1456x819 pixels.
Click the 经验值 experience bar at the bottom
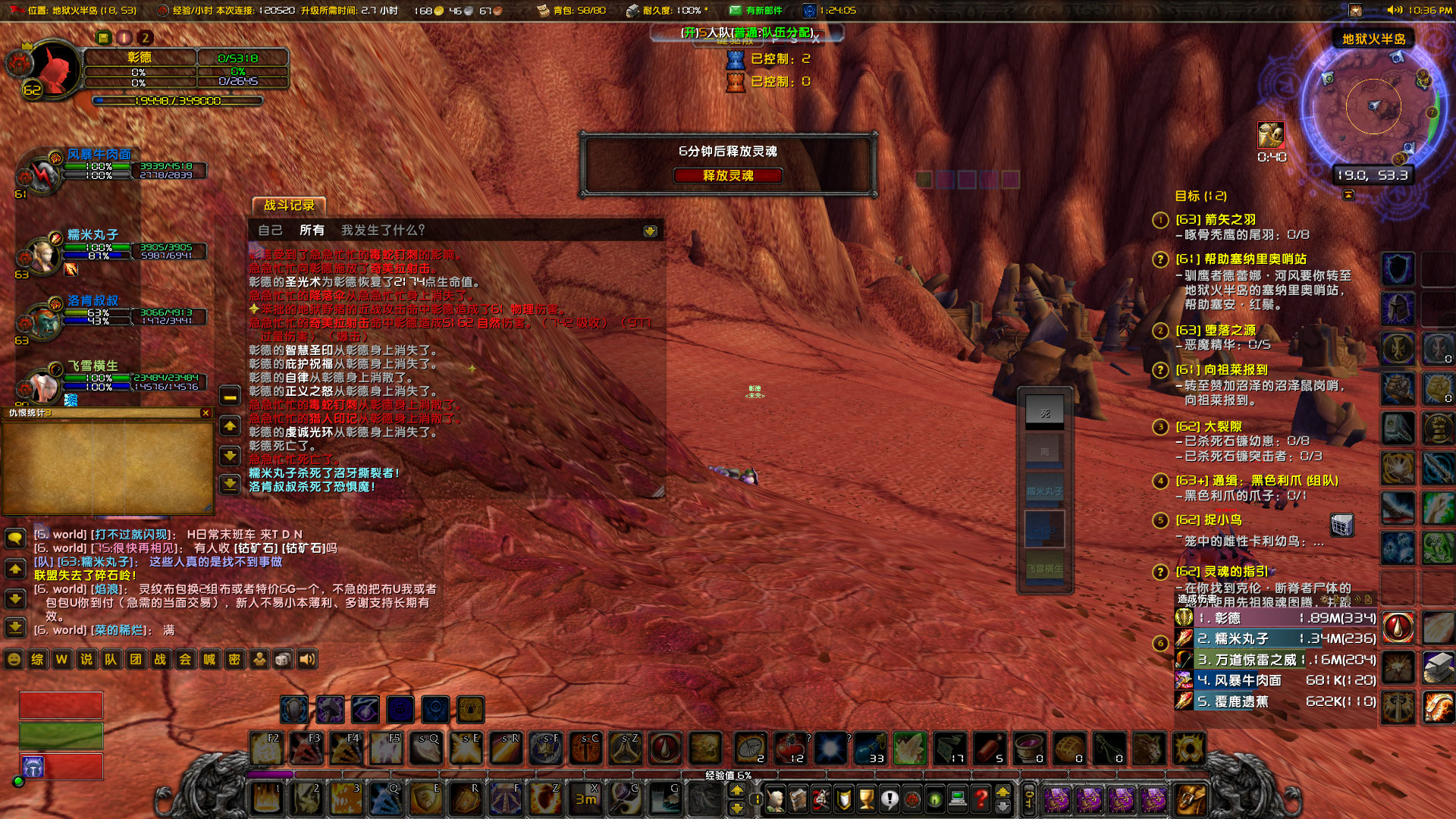tap(728, 776)
